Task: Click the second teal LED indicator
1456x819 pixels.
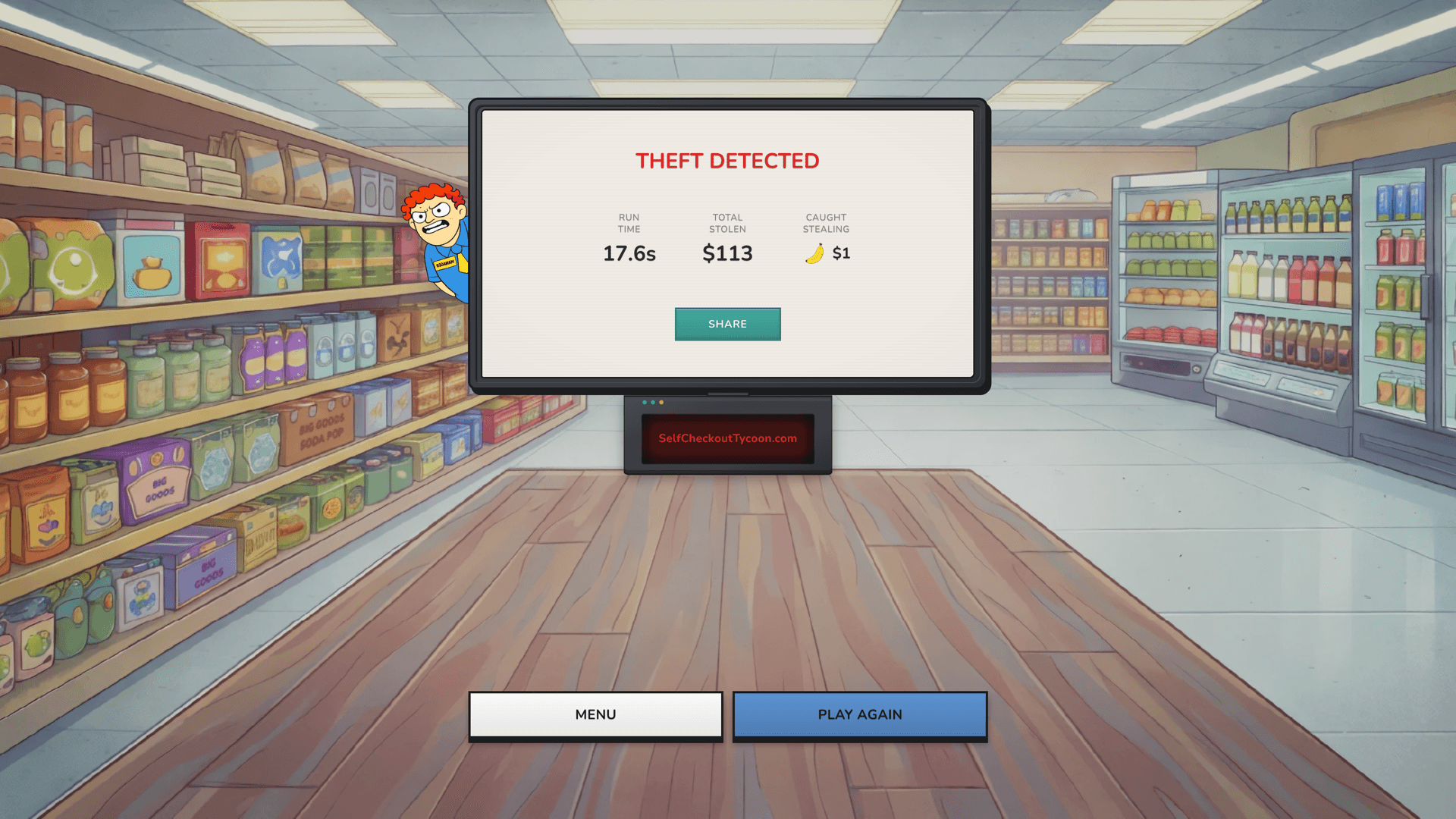Action: point(653,402)
